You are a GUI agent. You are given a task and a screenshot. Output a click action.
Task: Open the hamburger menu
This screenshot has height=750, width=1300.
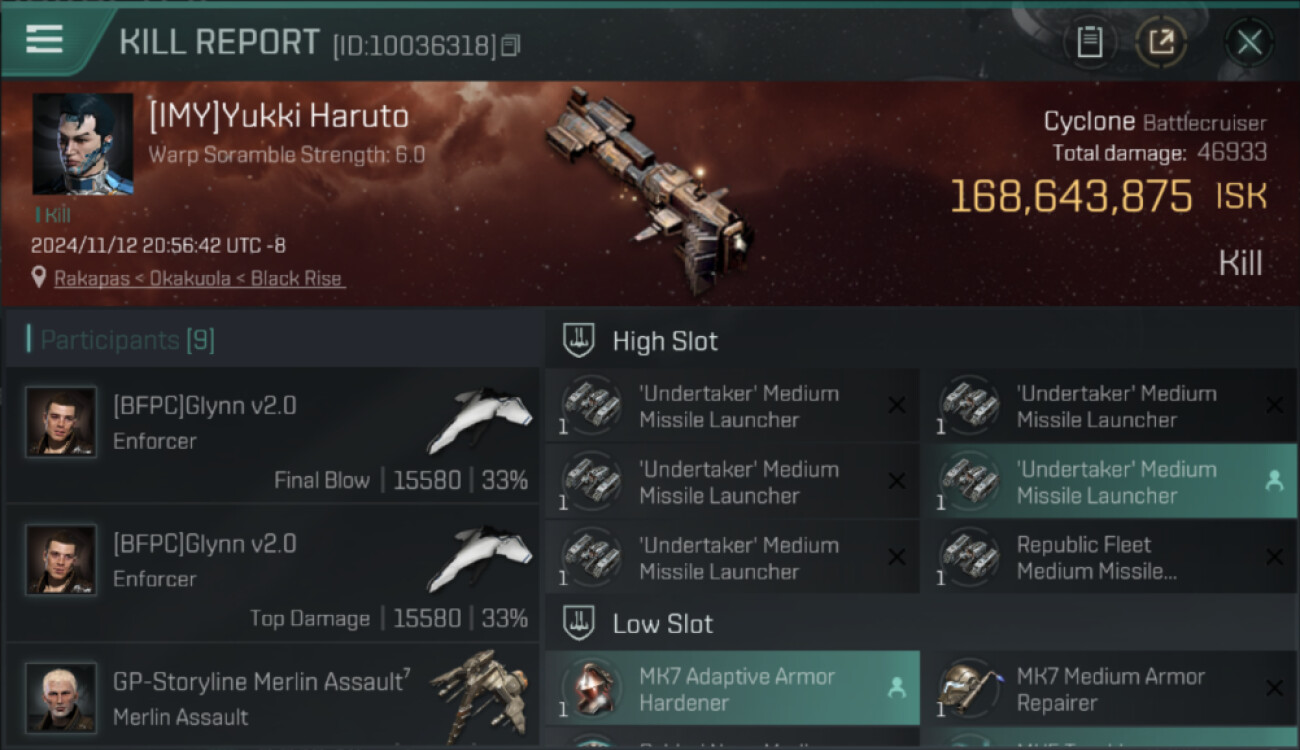[x=45, y=40]
